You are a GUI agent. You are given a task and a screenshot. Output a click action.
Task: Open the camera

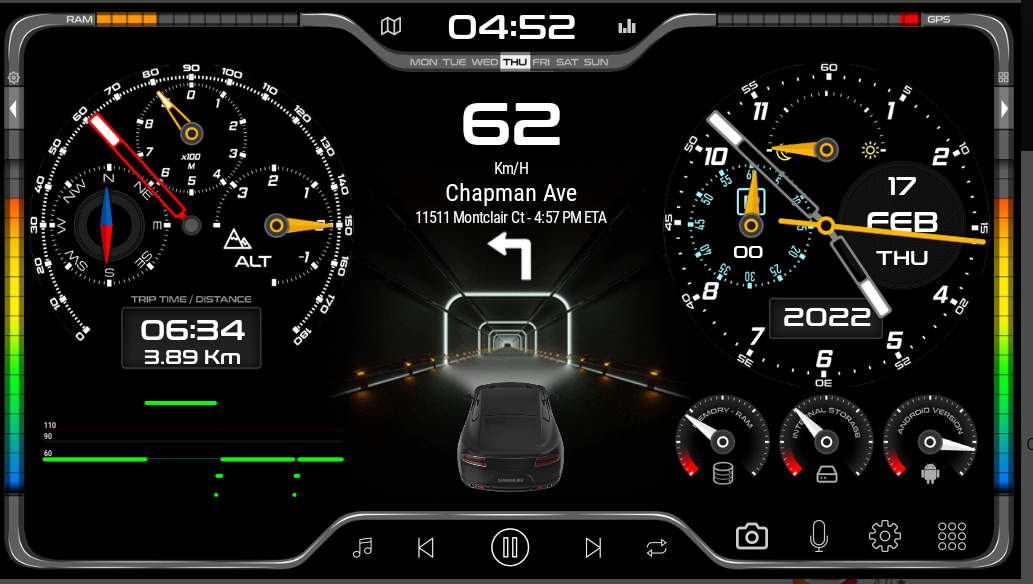pos(752,537)
